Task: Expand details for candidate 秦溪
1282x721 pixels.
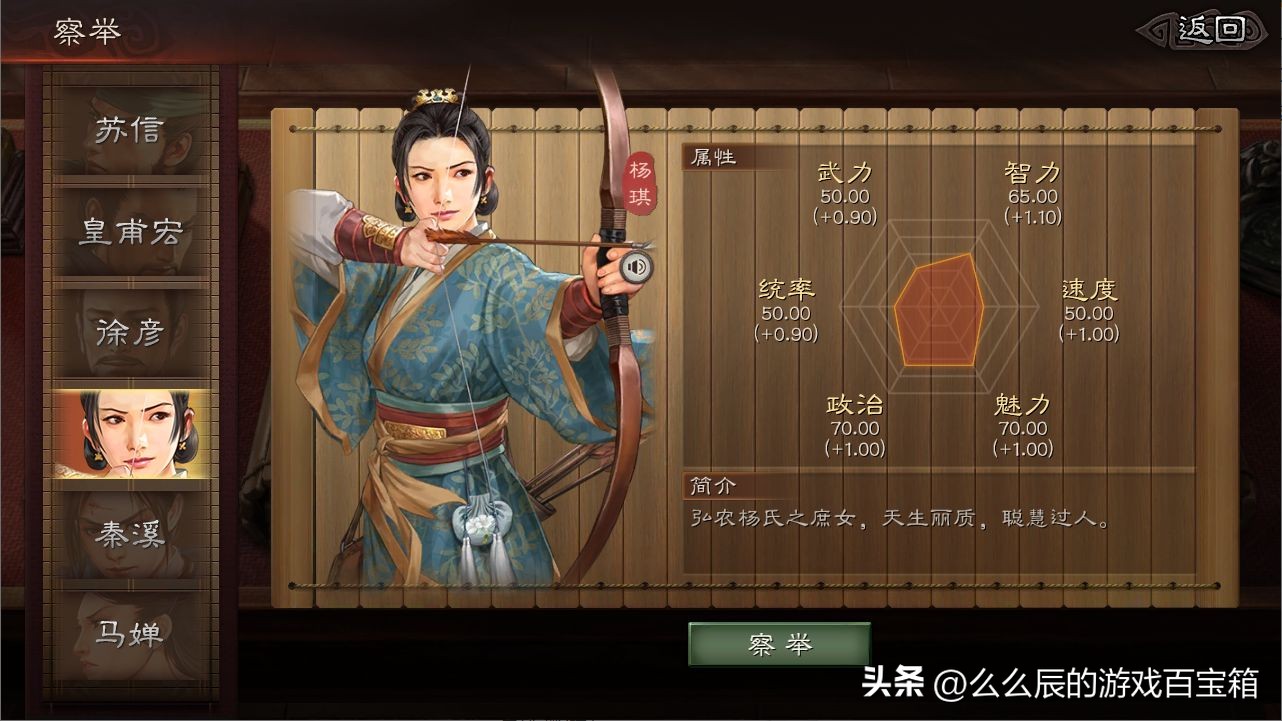Action: tap(131, 536)
